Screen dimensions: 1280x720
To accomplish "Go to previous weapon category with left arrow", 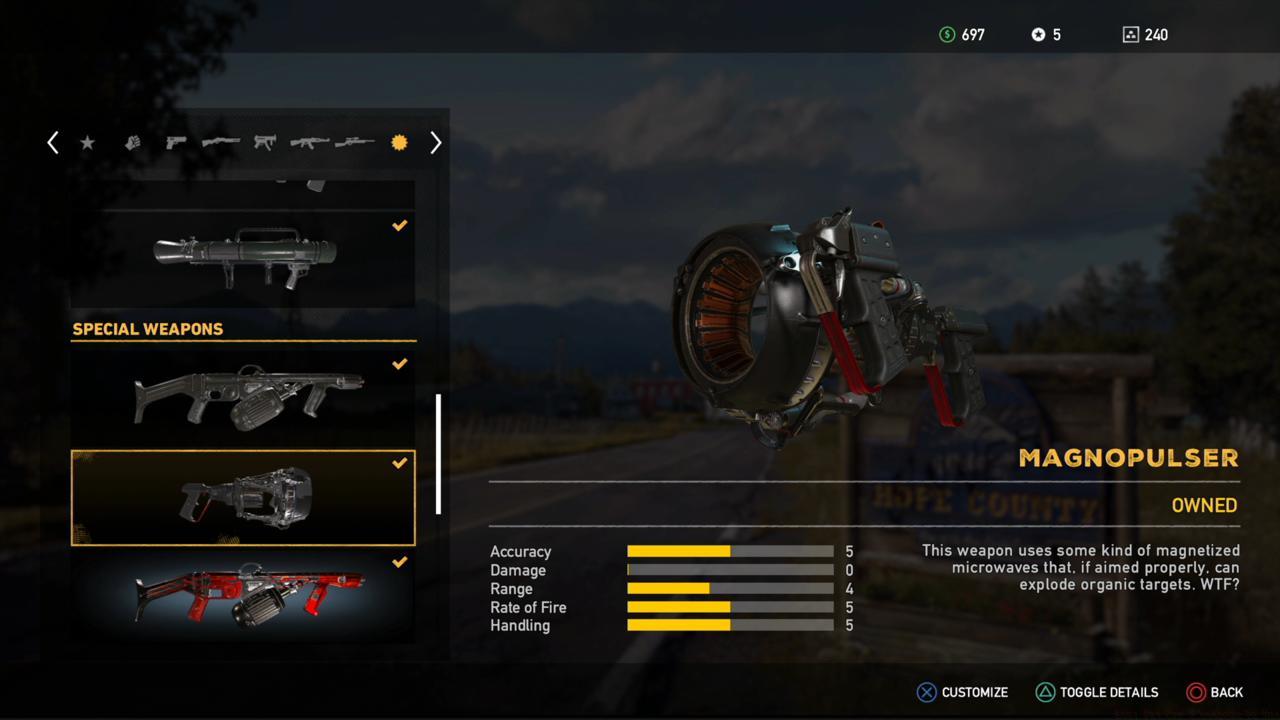I will tap(53, 143).
